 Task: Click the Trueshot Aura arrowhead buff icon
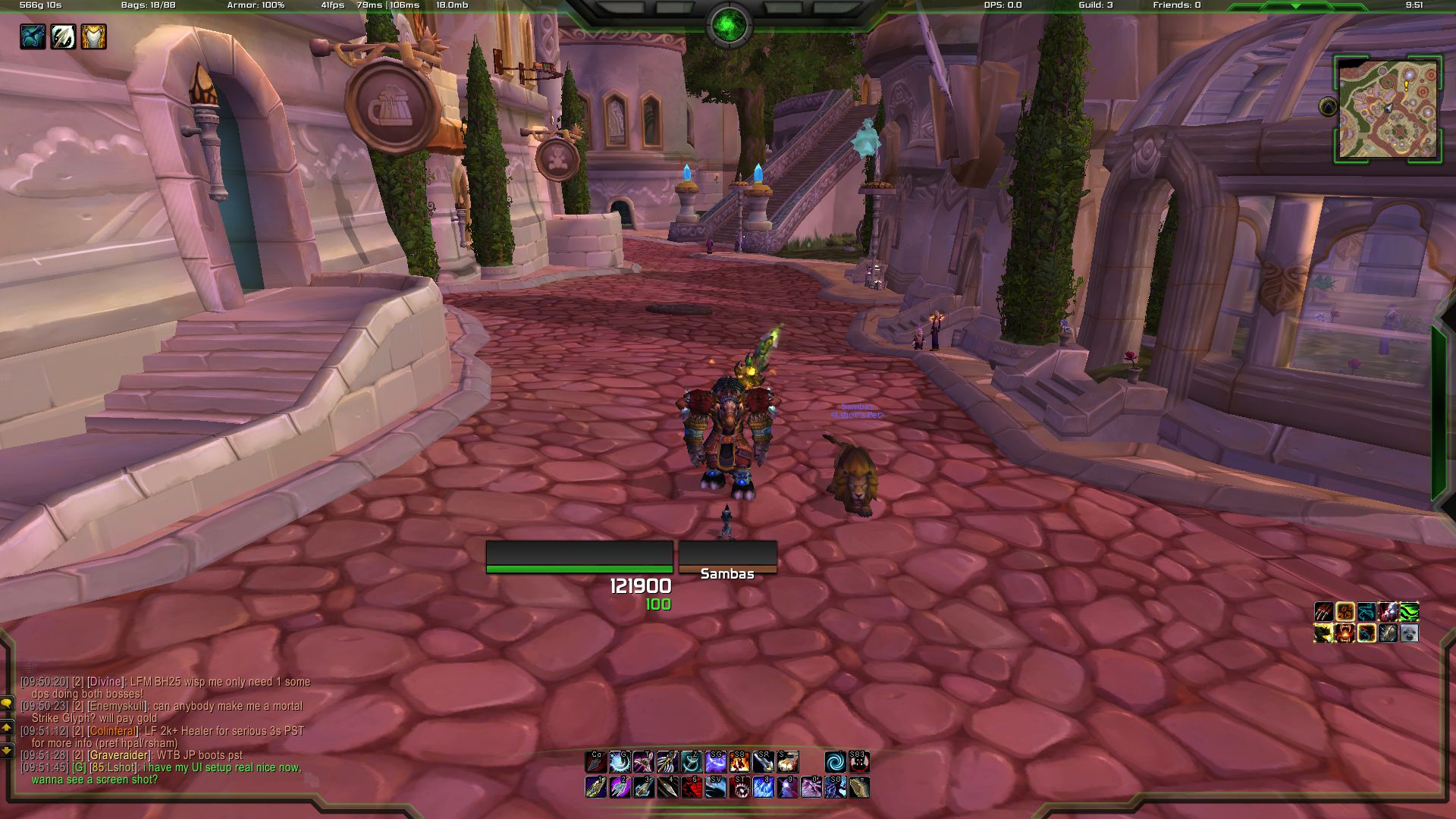(x=63, y=36)
